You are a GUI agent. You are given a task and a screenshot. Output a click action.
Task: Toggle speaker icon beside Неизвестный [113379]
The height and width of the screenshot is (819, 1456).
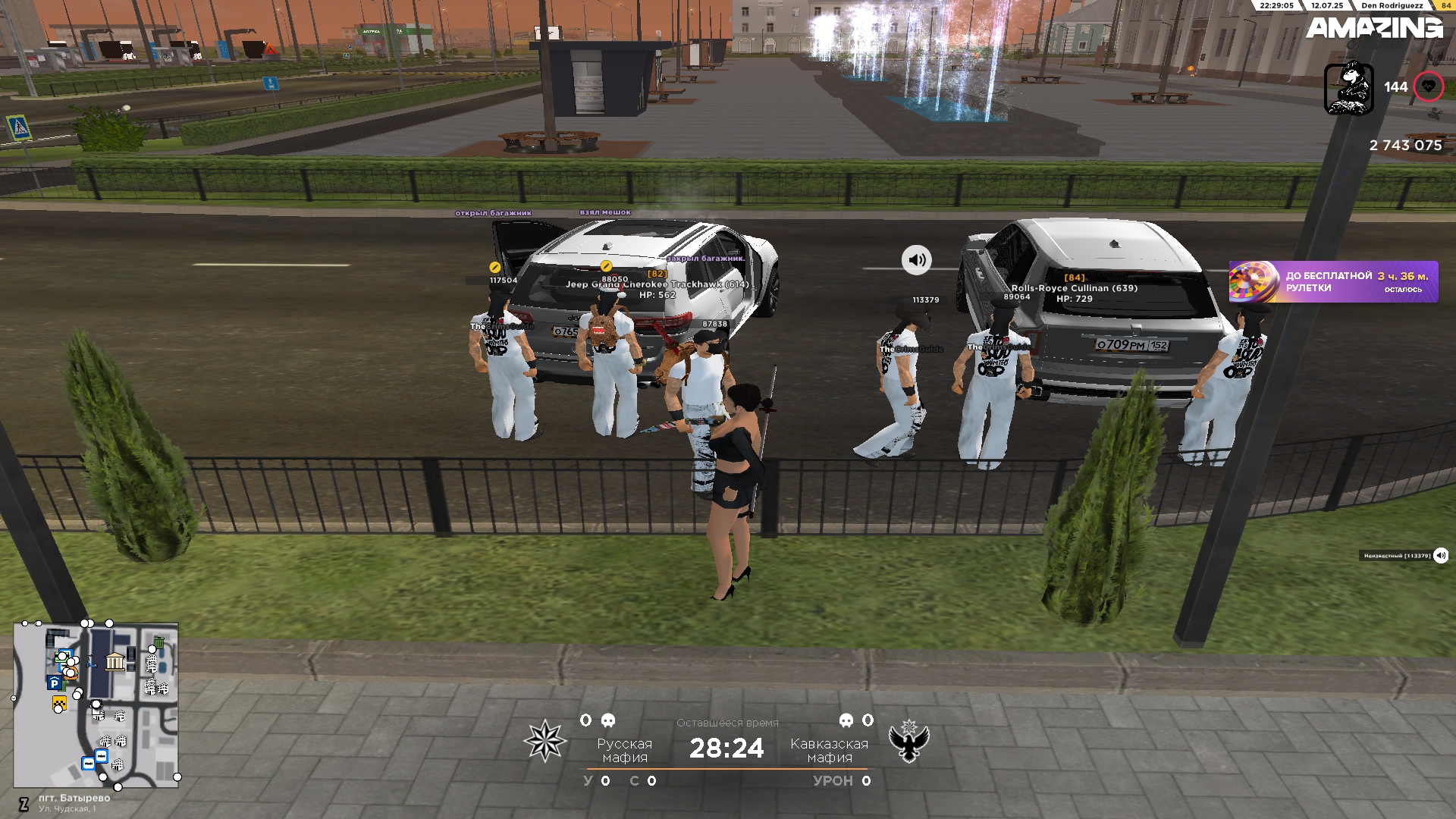point(1441,556)
